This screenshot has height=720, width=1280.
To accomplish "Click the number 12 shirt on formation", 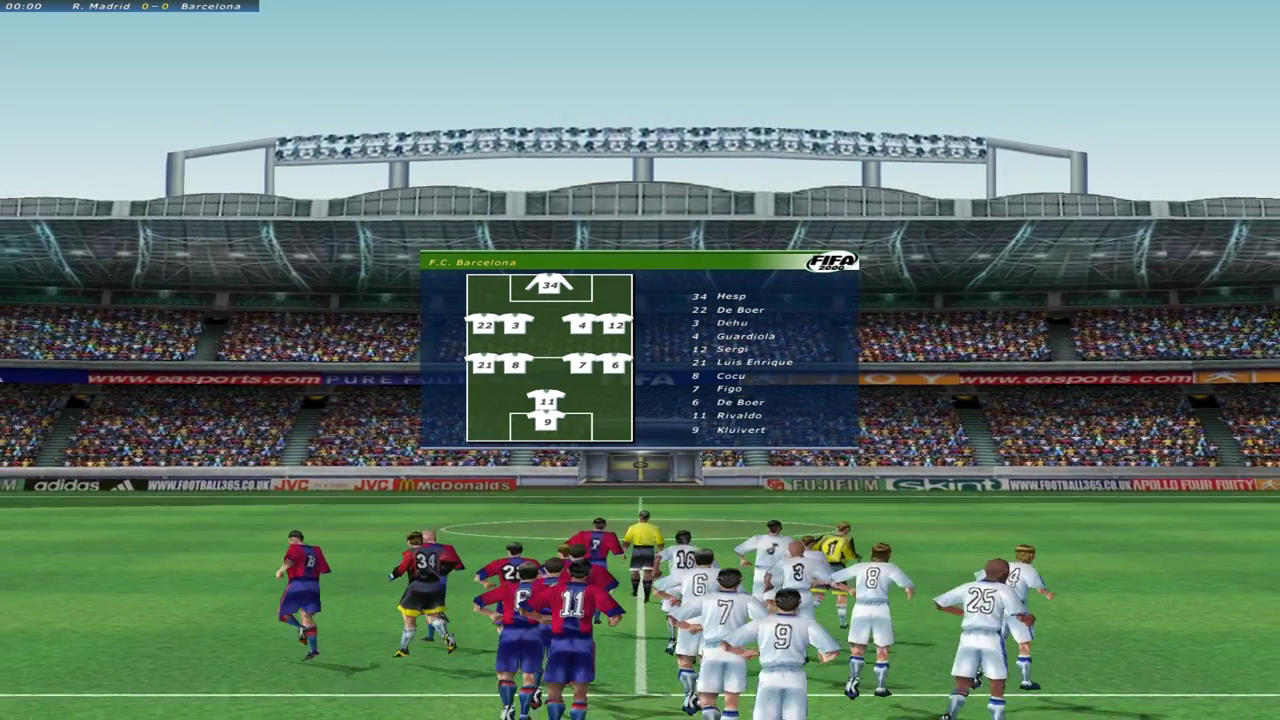I will coord(615,325).
